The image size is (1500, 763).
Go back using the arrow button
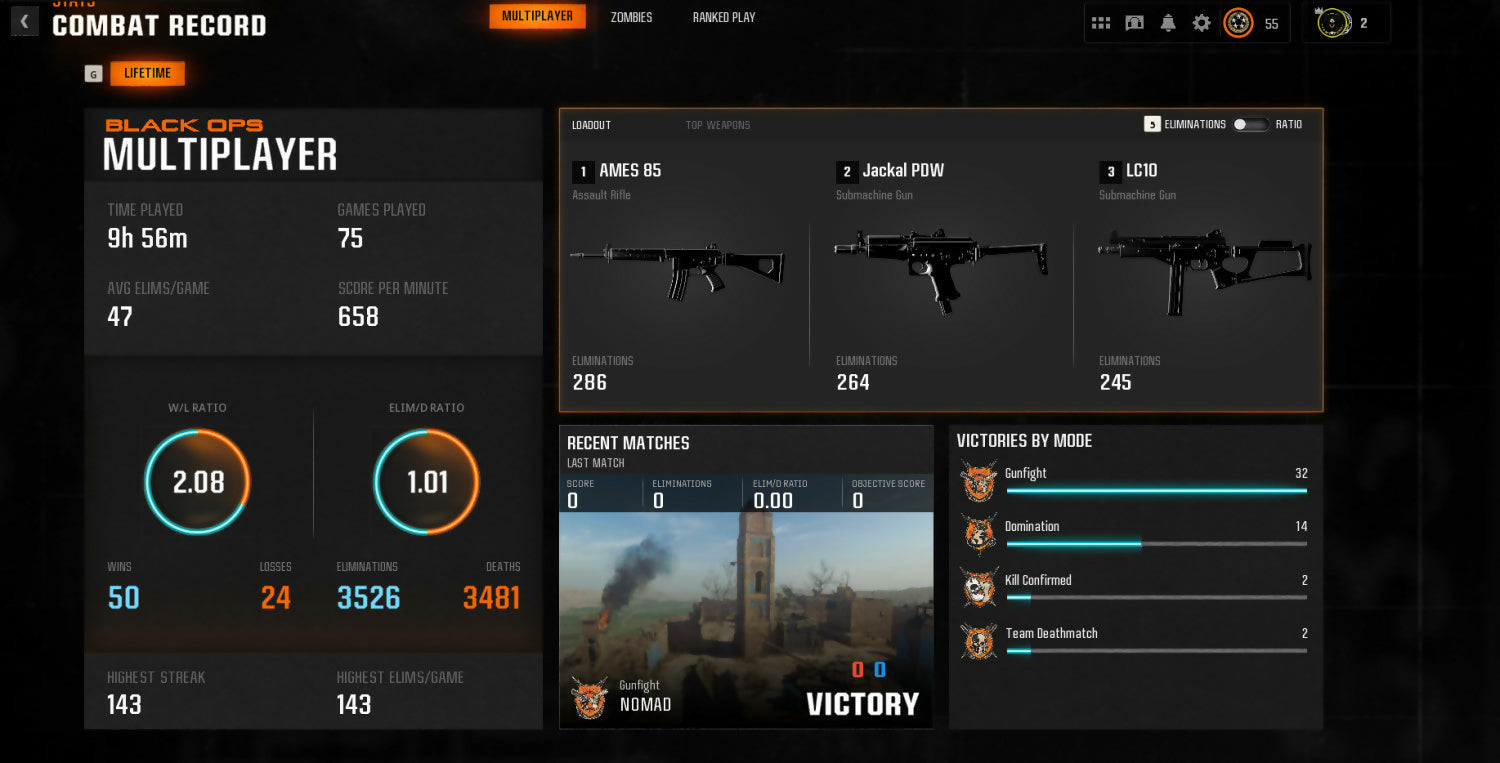24,21
